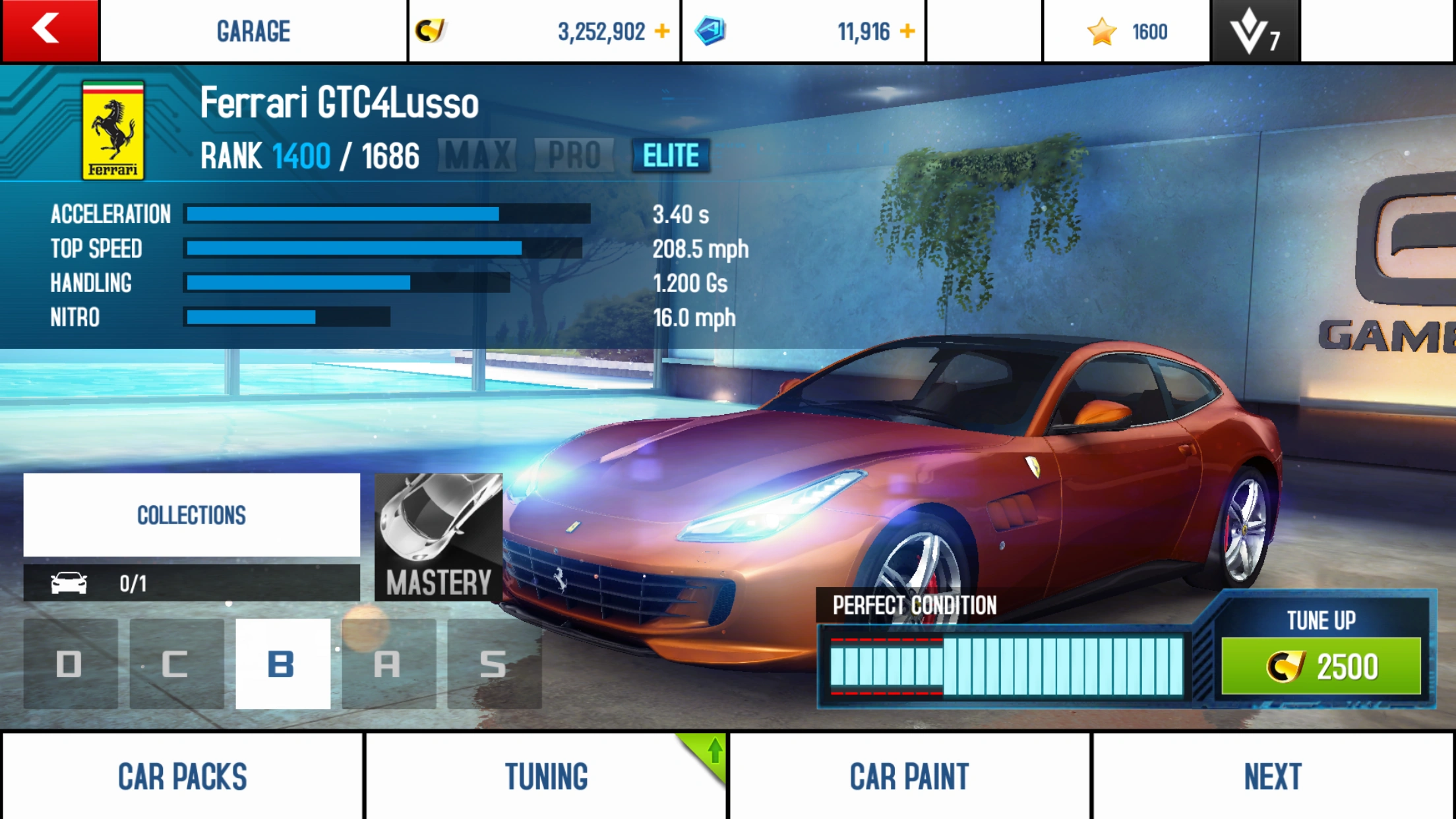Continue with the Next button

point(1273,776)
